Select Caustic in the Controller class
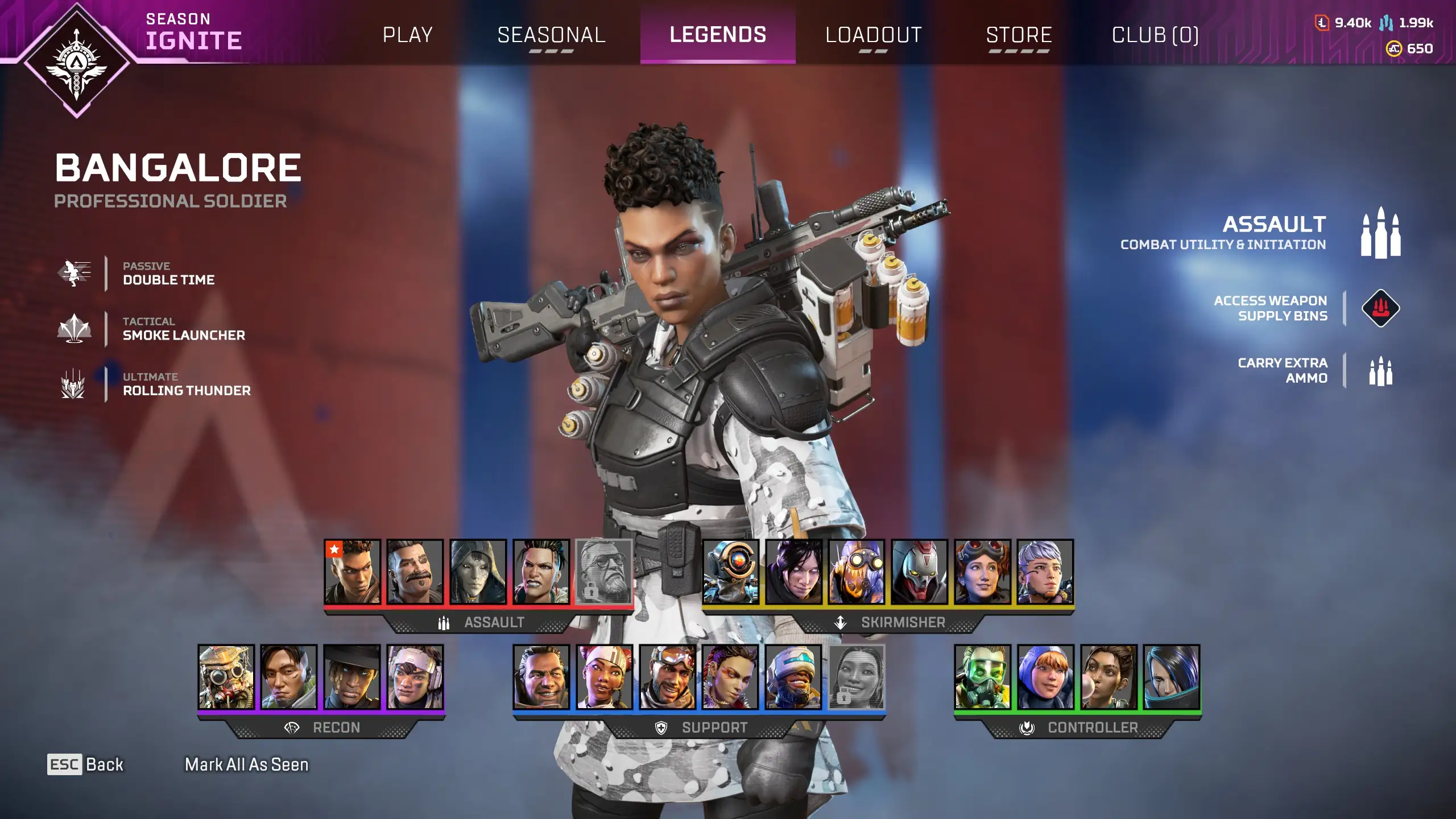 point(982,677)
